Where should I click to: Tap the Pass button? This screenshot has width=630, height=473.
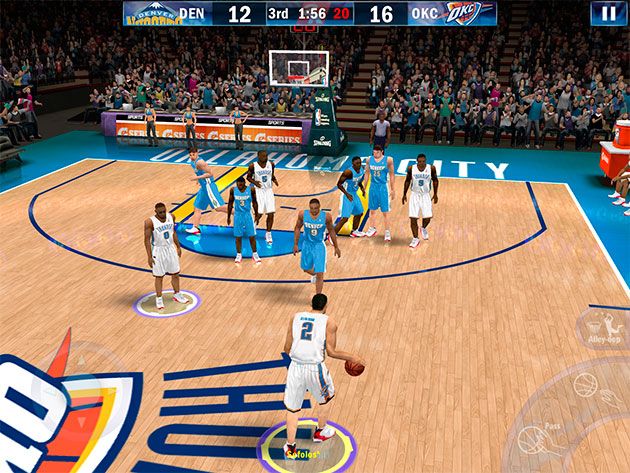(537, 440)
